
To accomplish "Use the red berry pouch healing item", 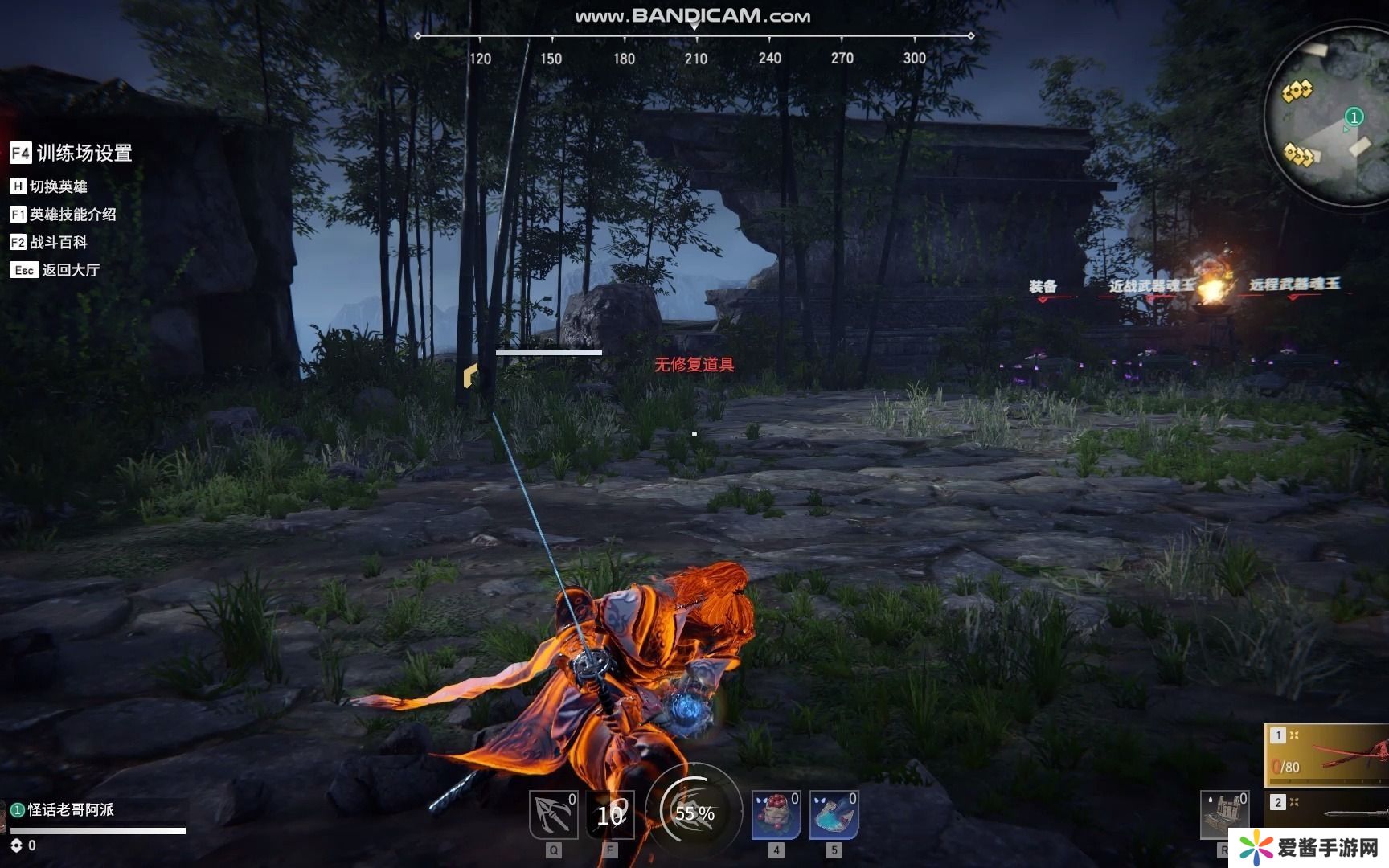I will tap(776, 815).
